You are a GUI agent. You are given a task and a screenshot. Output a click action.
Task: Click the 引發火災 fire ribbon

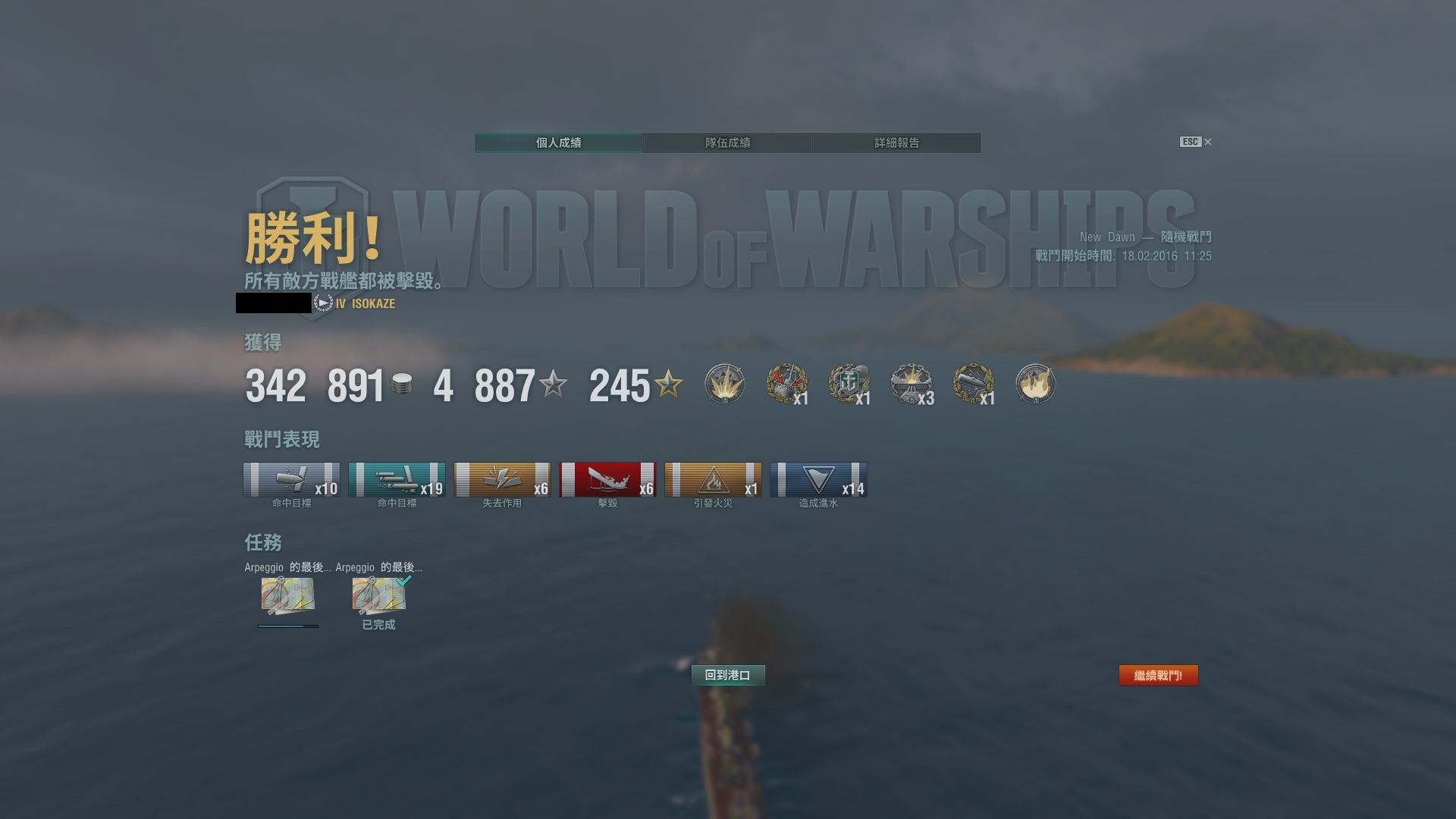point(713,480)
